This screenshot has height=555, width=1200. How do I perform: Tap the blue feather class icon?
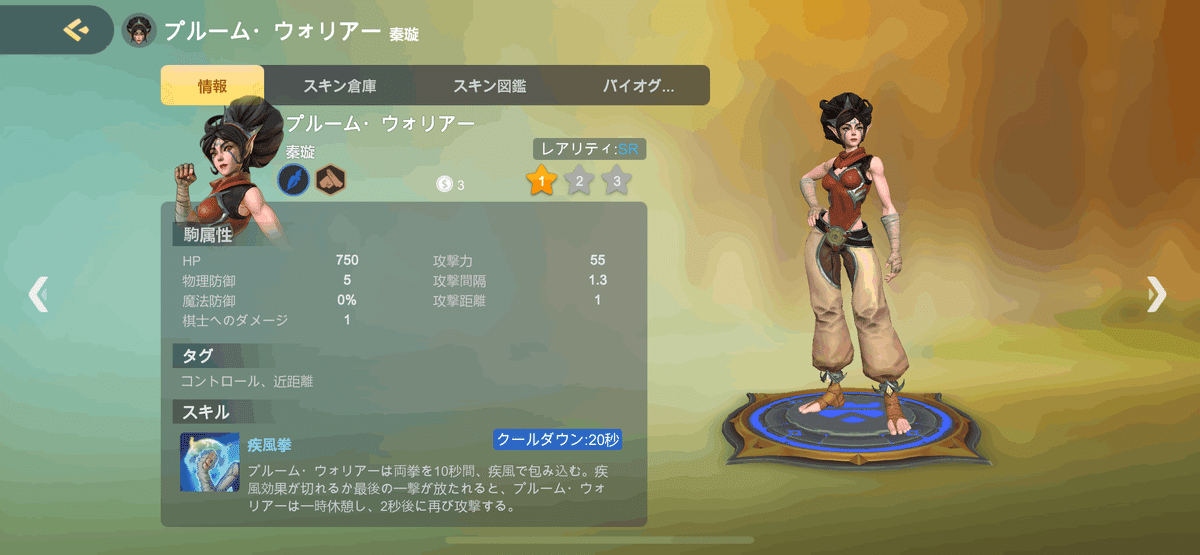tap(293, 180)
